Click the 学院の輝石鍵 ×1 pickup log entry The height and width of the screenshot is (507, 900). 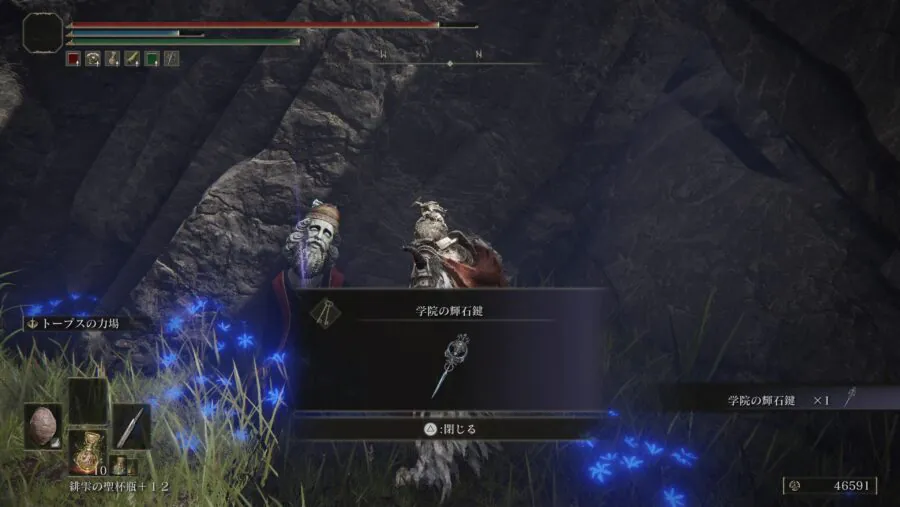tap(780, 399)
